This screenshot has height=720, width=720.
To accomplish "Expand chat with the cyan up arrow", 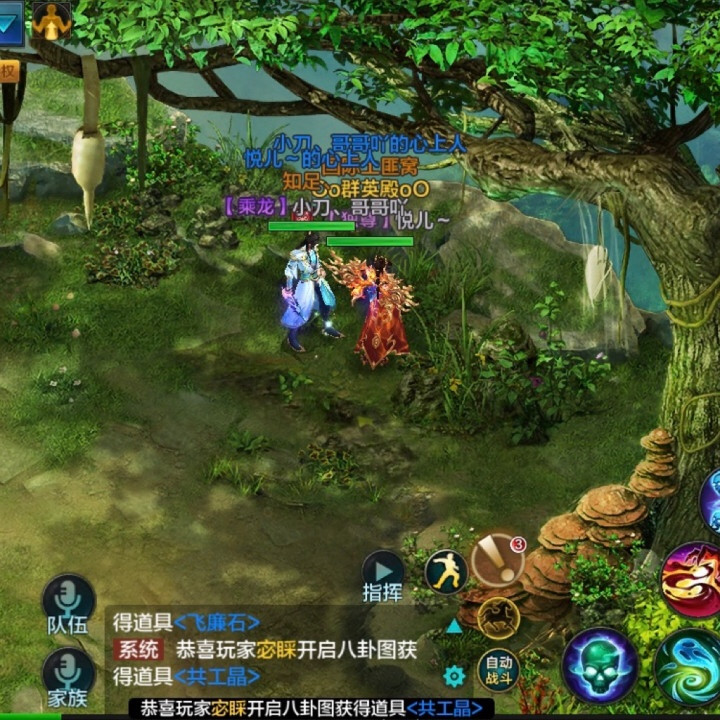I will (454, 627).
